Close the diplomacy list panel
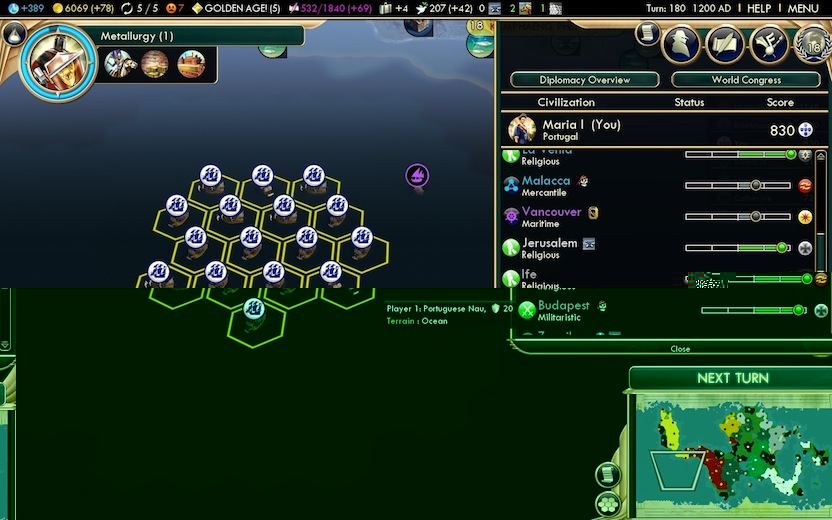This screenshot has width=832, height=520. coord(680,349)
